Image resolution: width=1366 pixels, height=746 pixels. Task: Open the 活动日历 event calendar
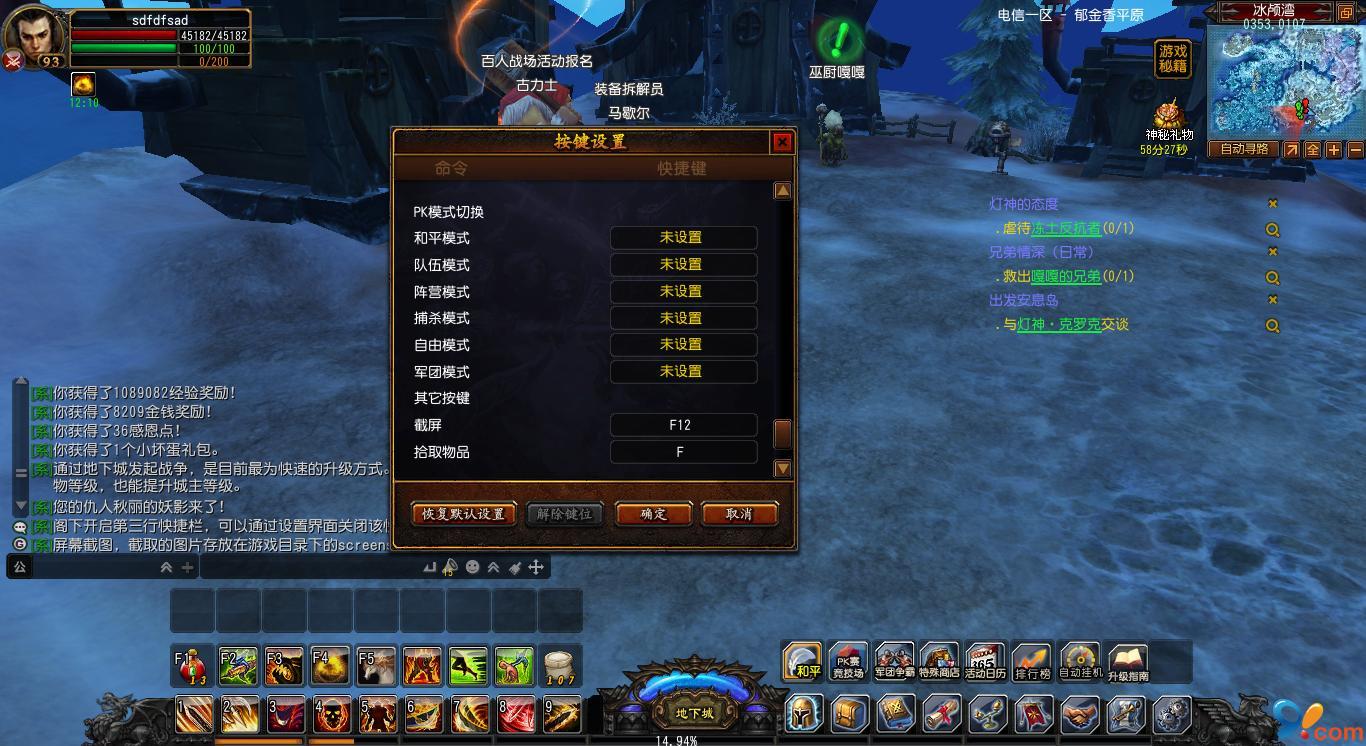[x=985, y=661]
